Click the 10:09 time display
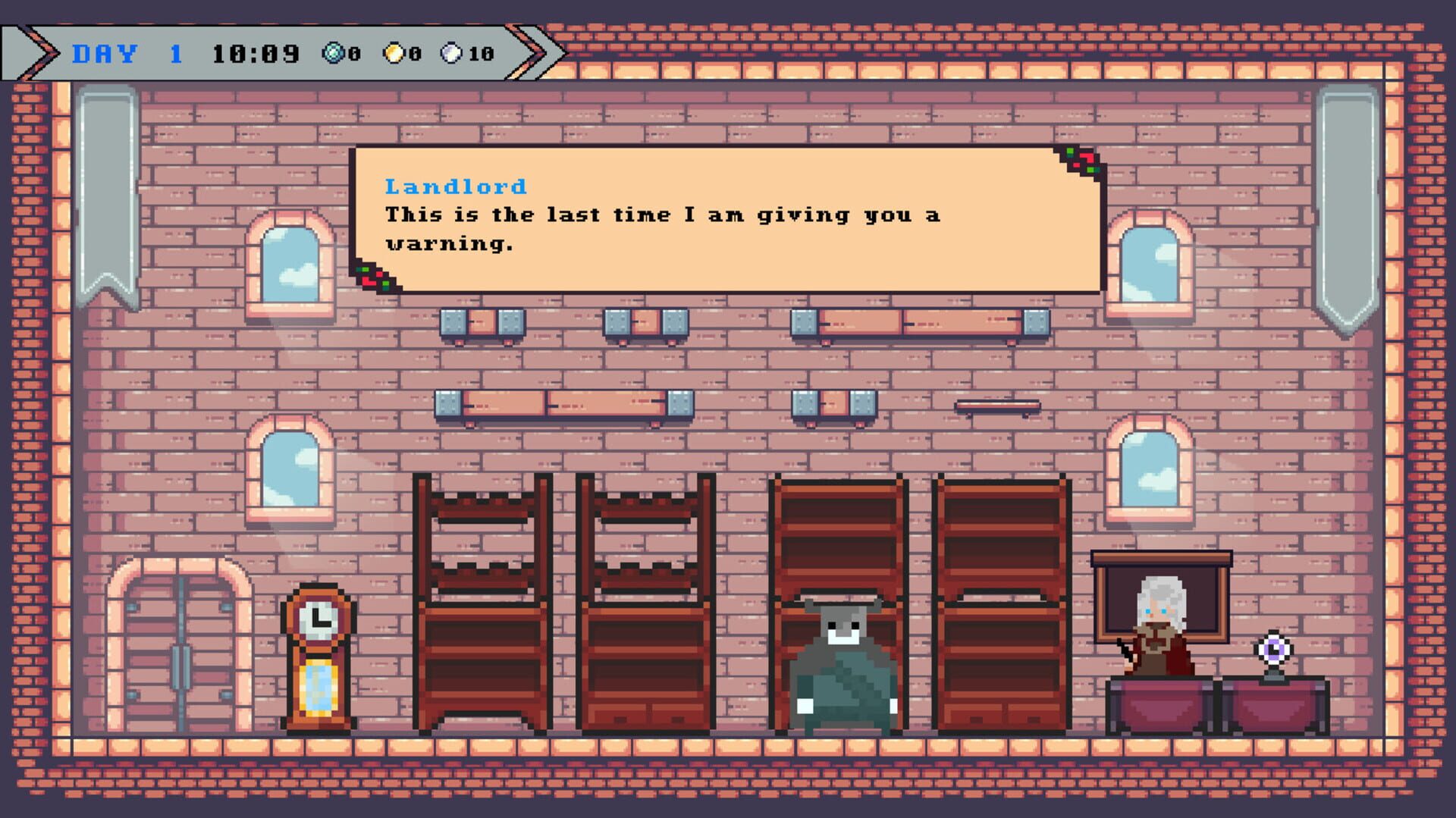Screen dimensions: 1456x818 [x=258, y=52]
